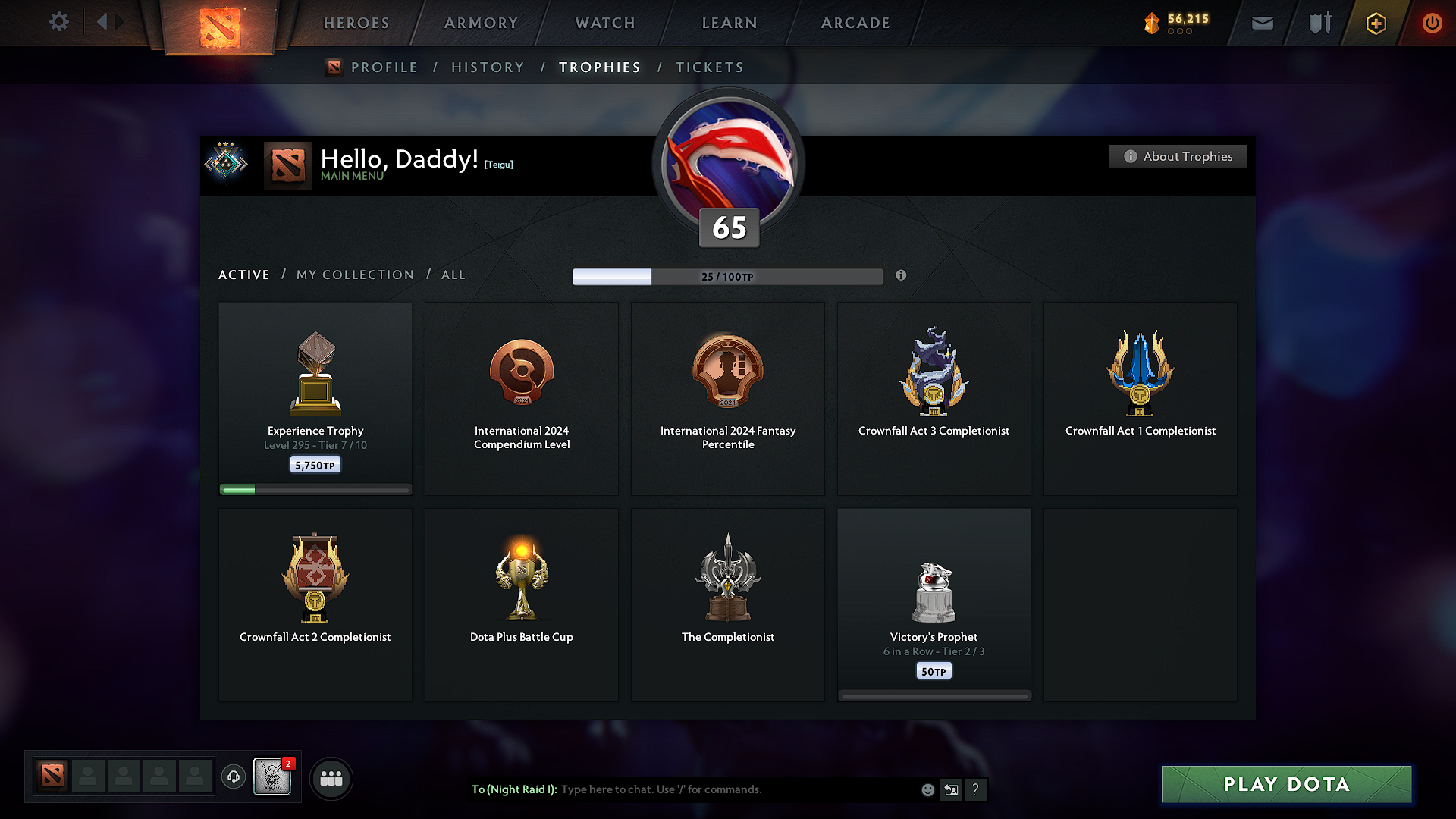Open the guild tile with 2 notifications
Image resolution: width=1456 pixels, height=819 pixels.
[272, 777]
